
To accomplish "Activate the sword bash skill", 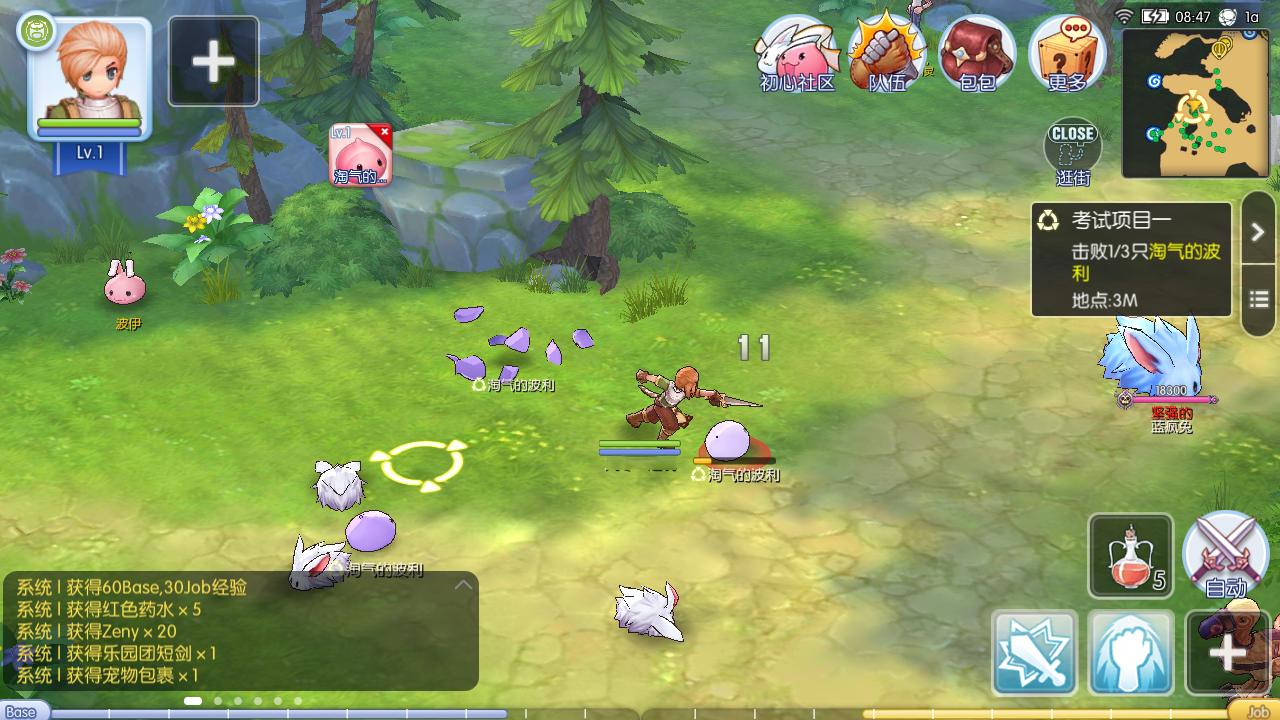I will click(x=1035, y=653).
